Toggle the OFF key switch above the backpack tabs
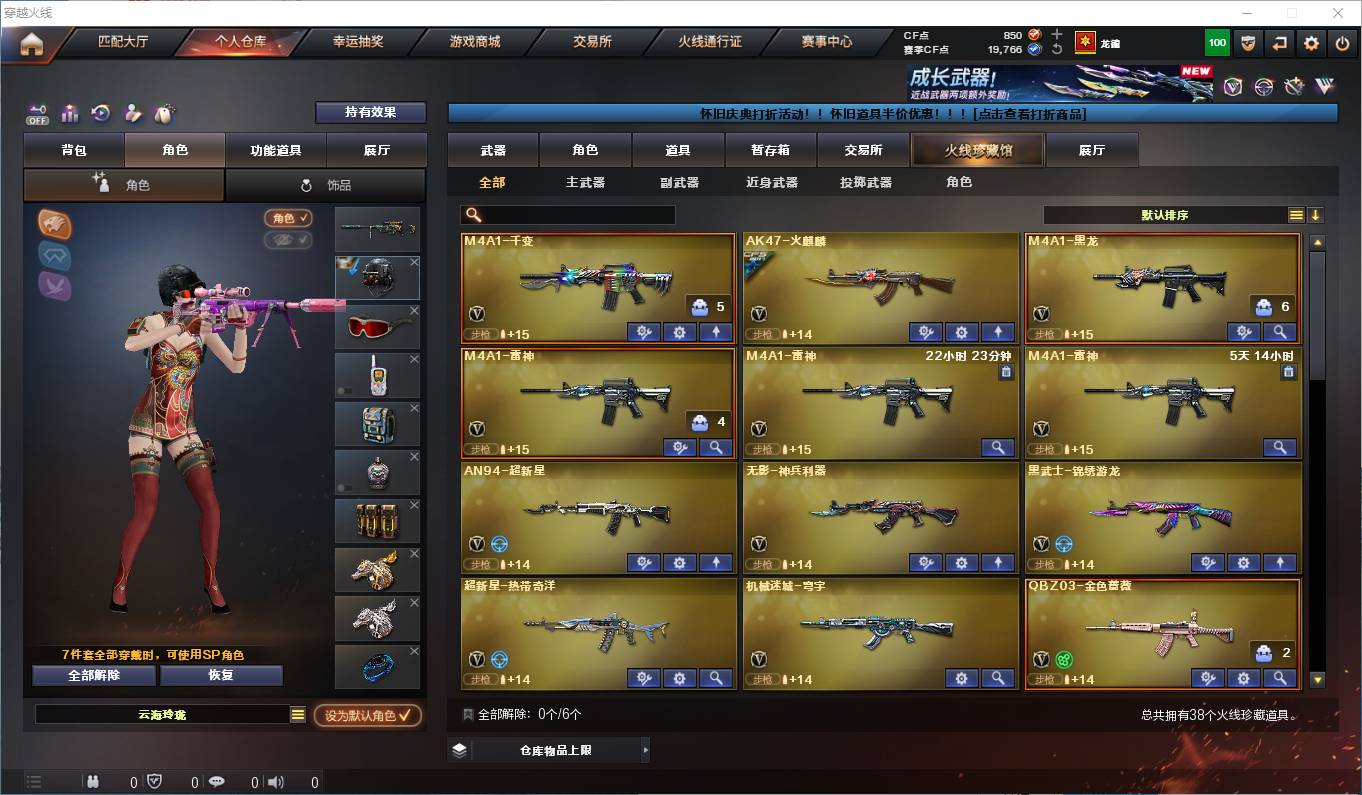This screenshot has height=795, width=1362. (38, 113)
